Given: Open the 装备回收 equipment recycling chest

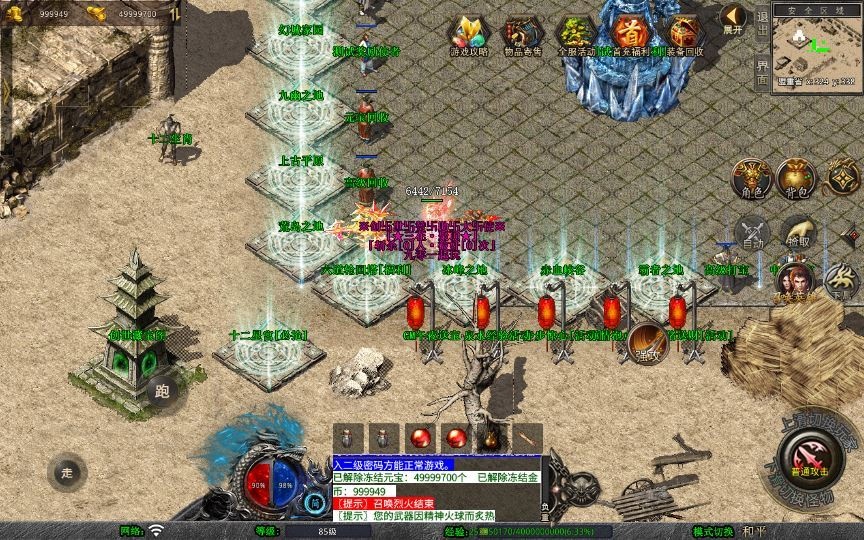Looking at the screenshot, I should point(682,34).
